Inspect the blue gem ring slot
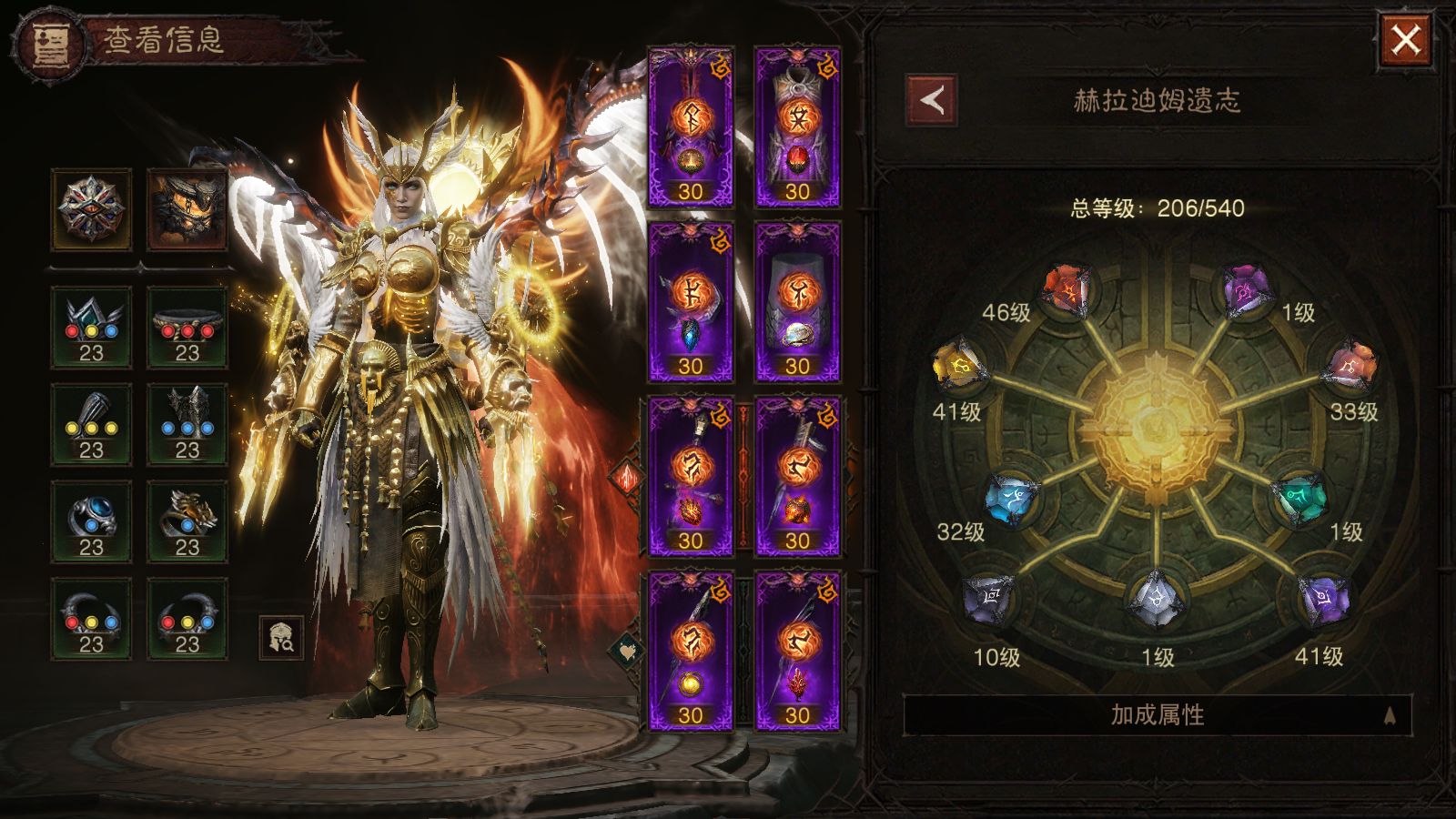 pos(91,522)
